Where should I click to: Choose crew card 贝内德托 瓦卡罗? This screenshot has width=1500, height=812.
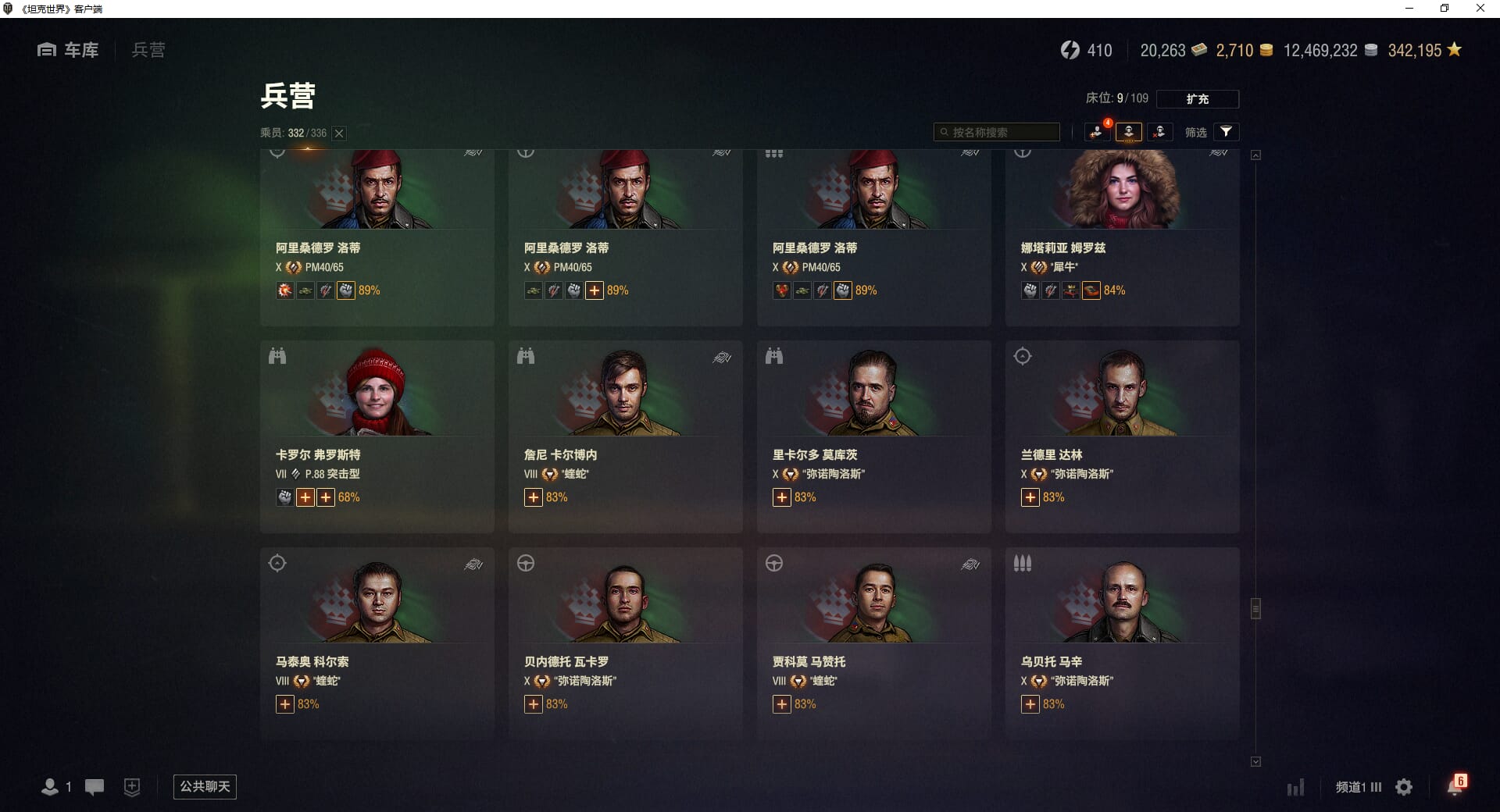[625, 643]
